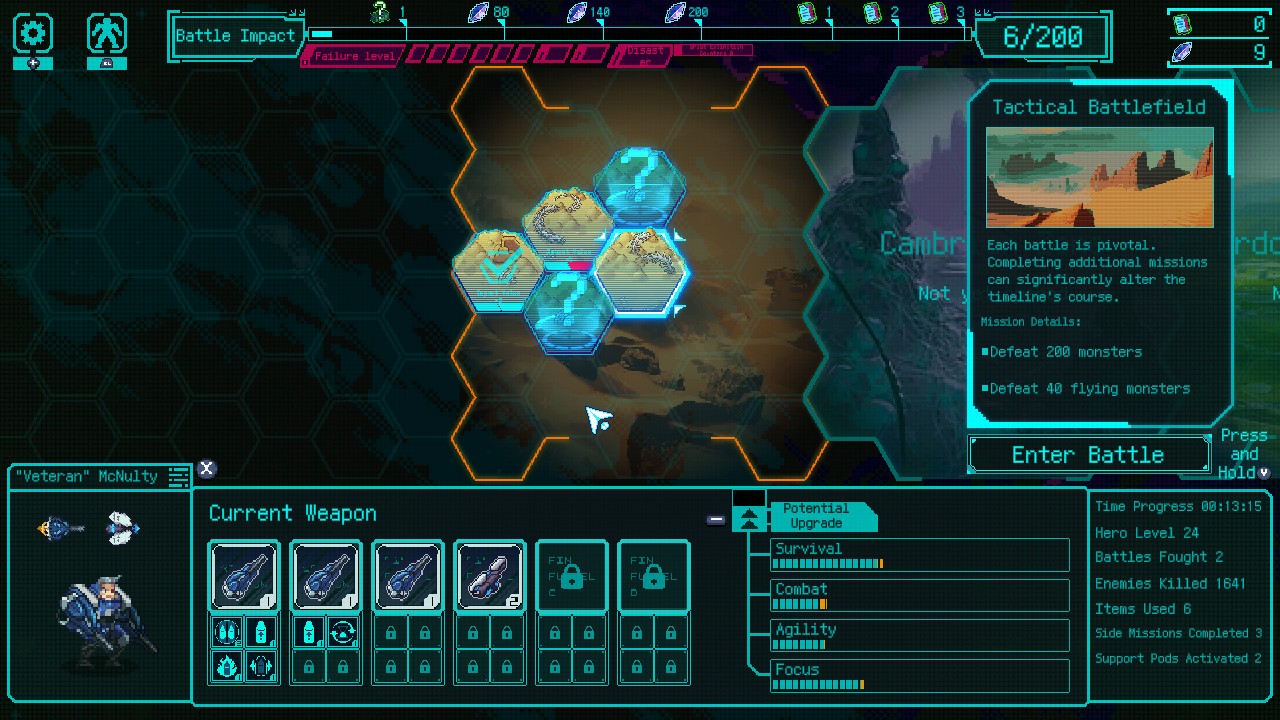Select the flame weapon mod icon

click(x=226, y=666)
